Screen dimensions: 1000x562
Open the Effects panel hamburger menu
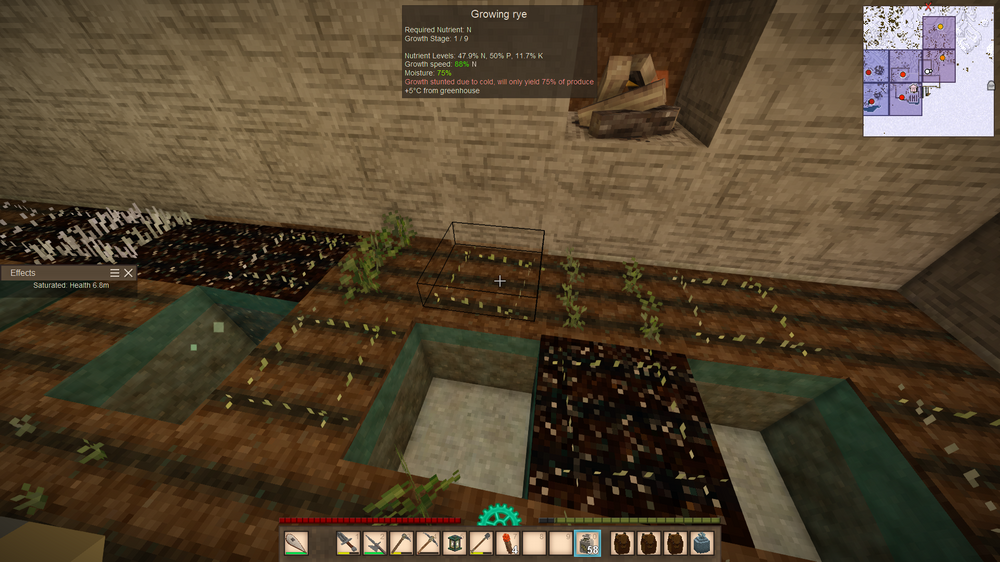click(x=115, y=273)
